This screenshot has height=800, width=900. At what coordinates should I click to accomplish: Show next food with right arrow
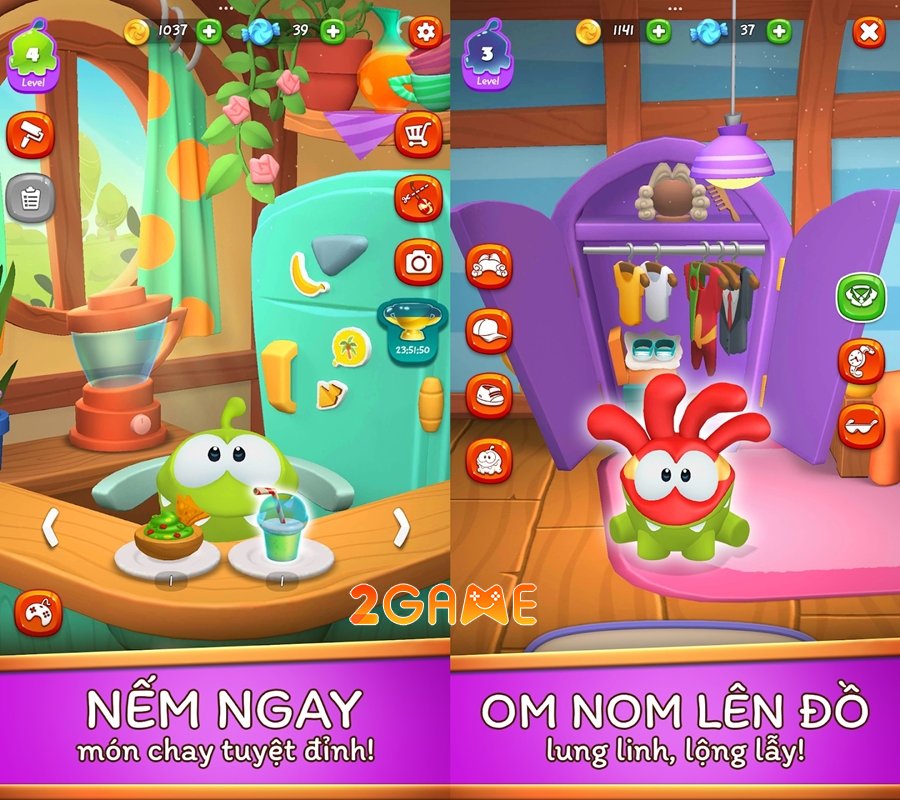click(401, 527)
